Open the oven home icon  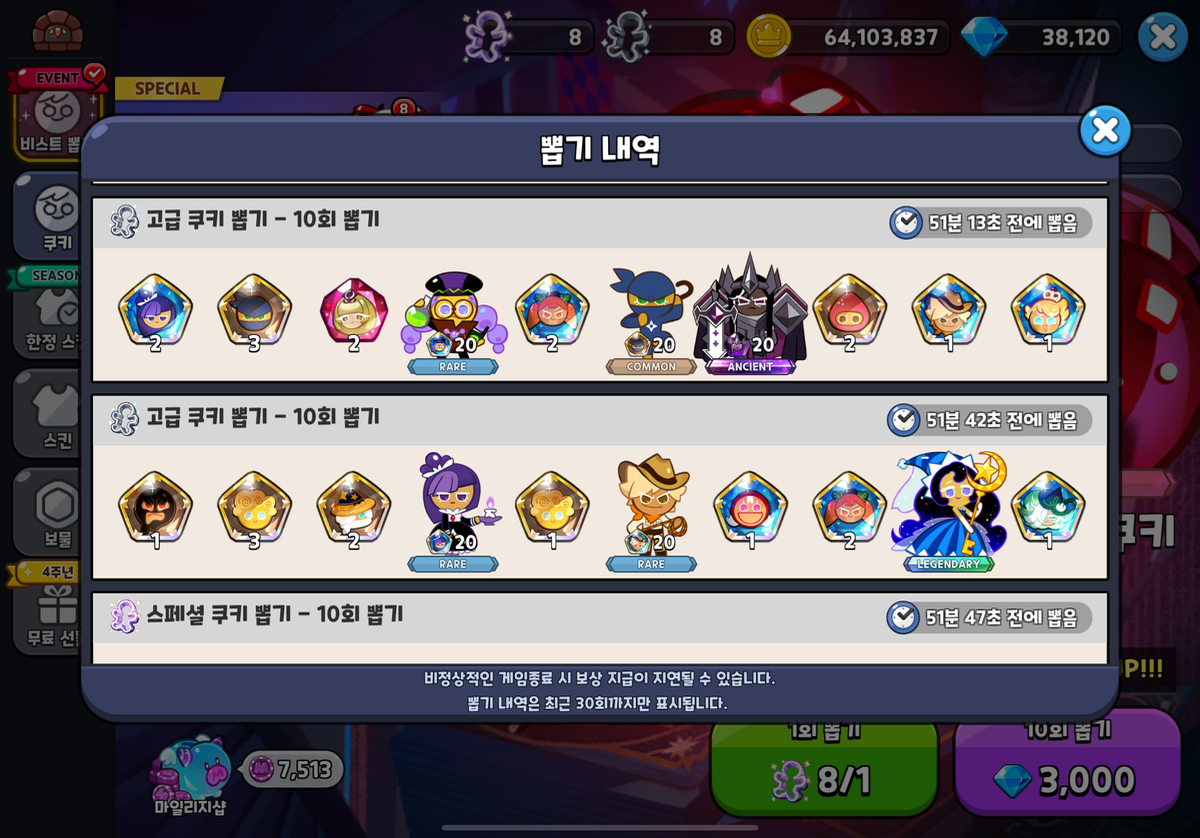pos(57,30)
